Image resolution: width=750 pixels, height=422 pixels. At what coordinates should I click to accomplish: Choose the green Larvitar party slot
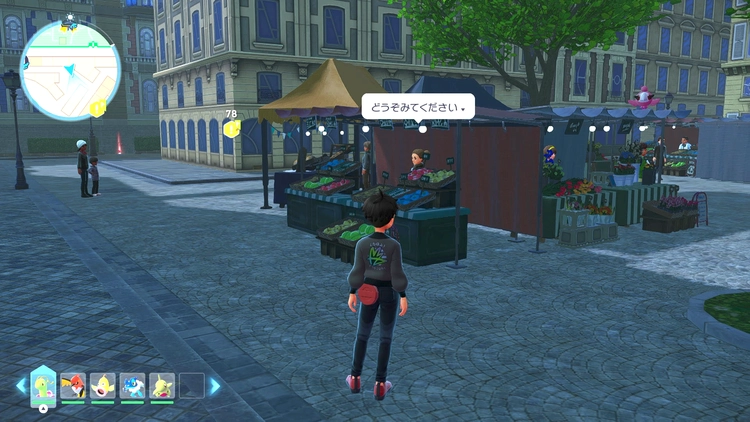(162, 385)
